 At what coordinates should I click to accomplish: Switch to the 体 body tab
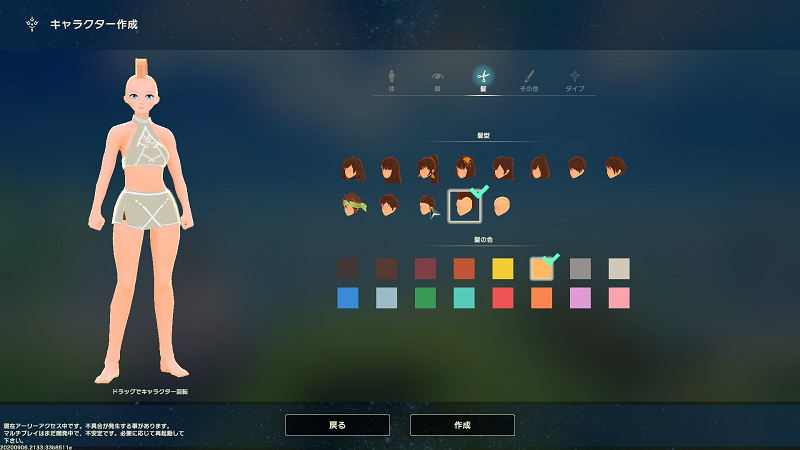tap(390, 79)
